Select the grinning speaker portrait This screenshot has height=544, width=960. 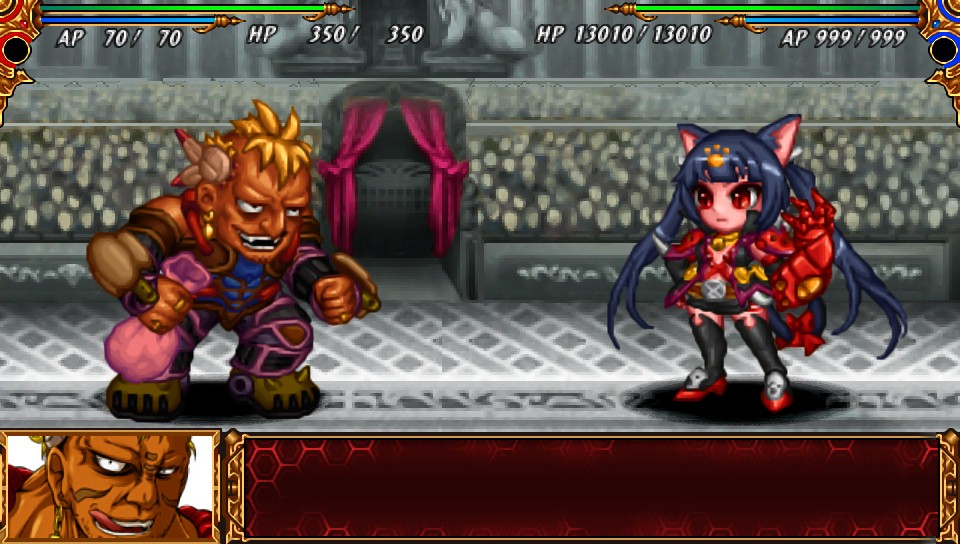[x=109, y=488]
